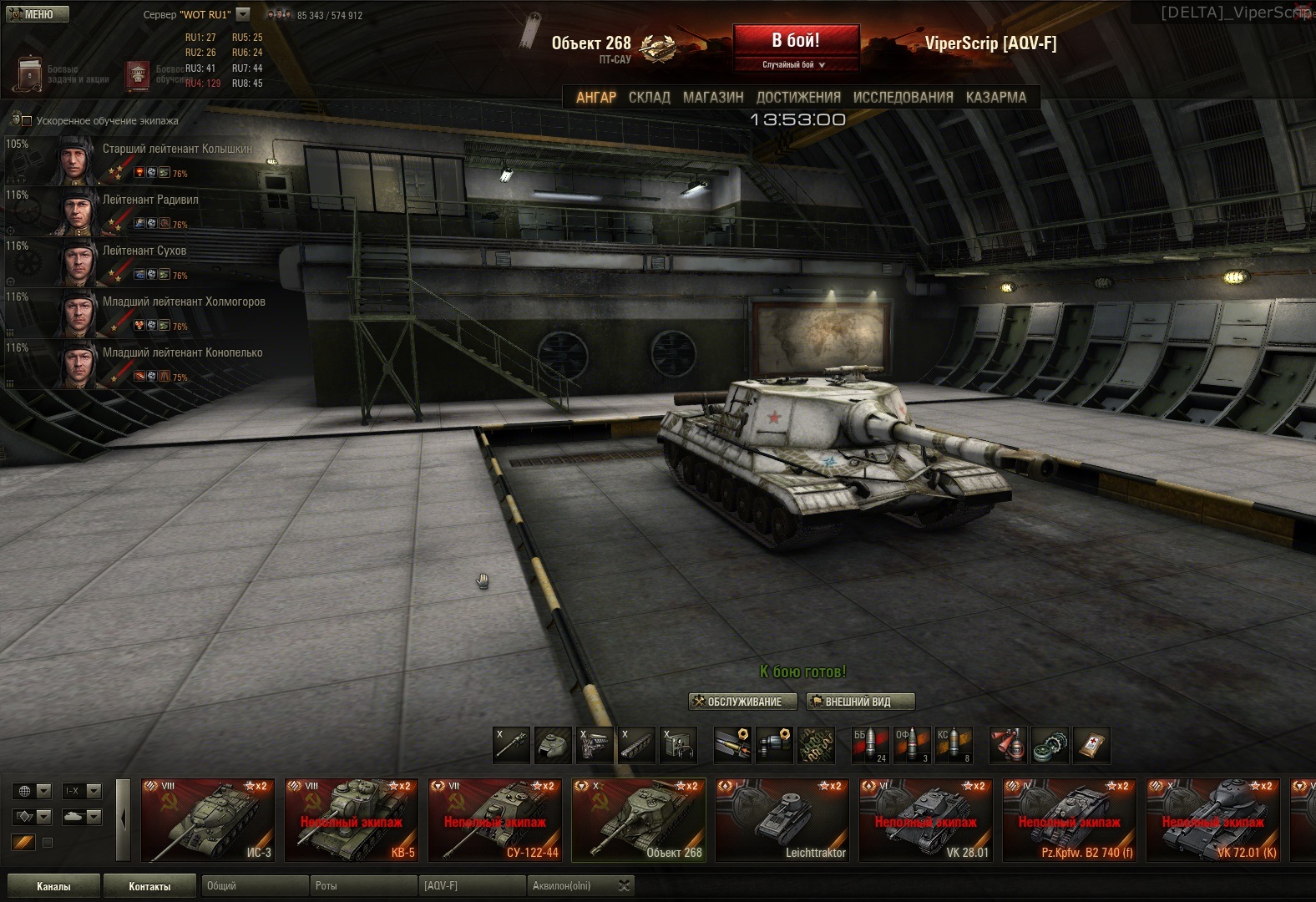The width and height of the screenshot is (1316, 902).
Task: Open the ВНЕШНИЙ ВИД customization button
Action: tap(860, 702)
